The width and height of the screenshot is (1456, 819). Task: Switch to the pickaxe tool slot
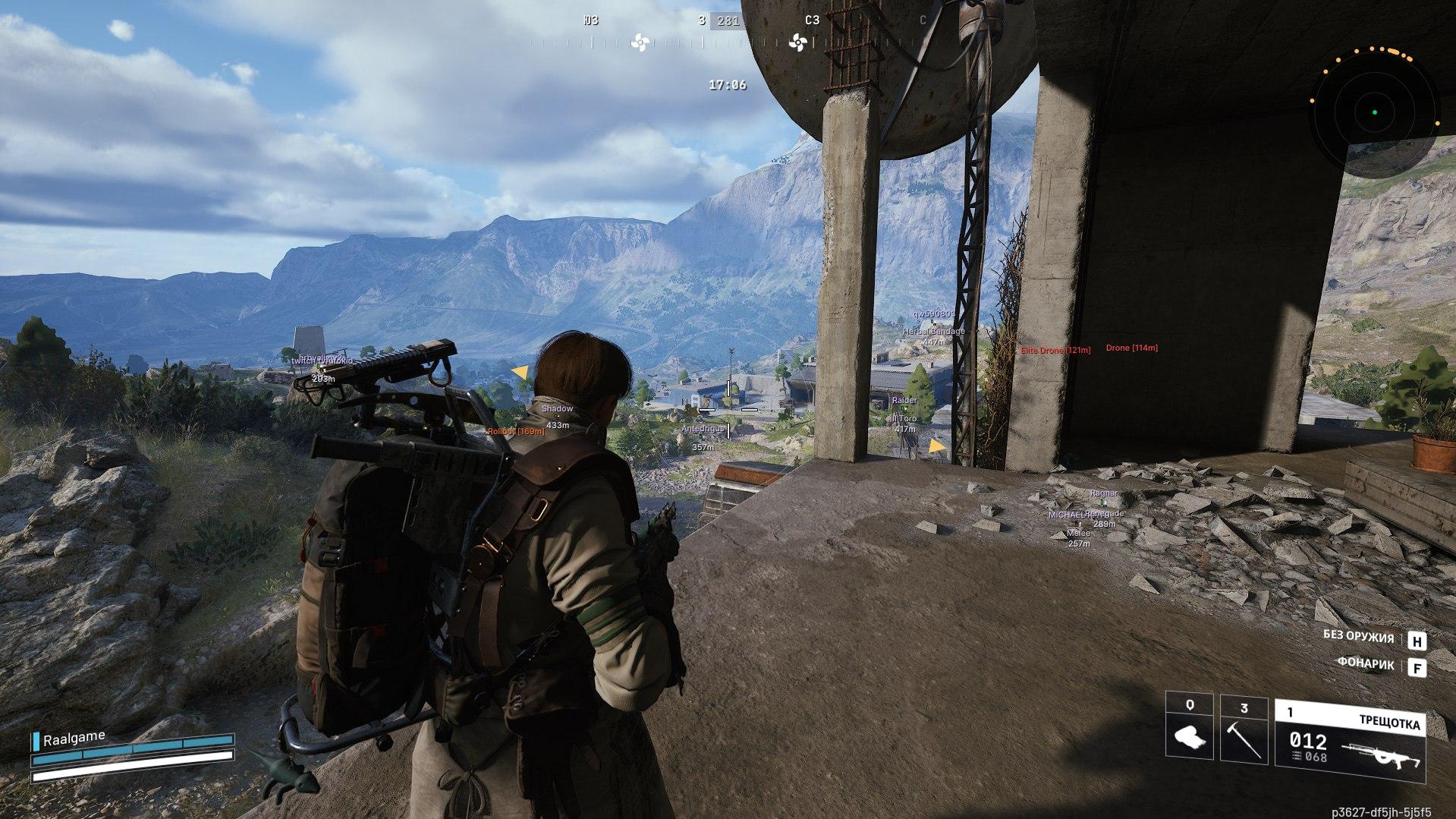pos(1244,728)
